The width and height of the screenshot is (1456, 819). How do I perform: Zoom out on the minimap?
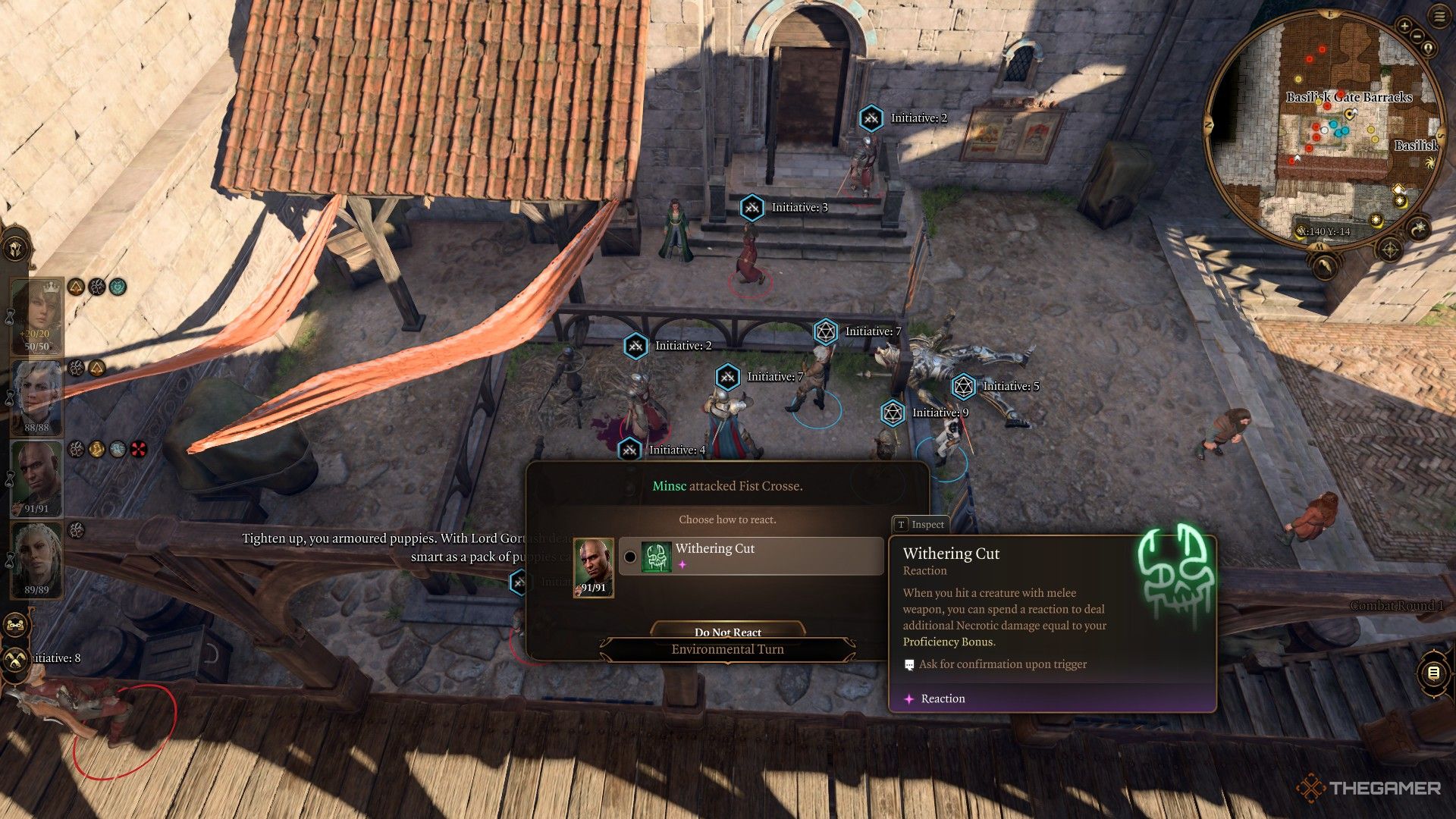point(1417,35)
